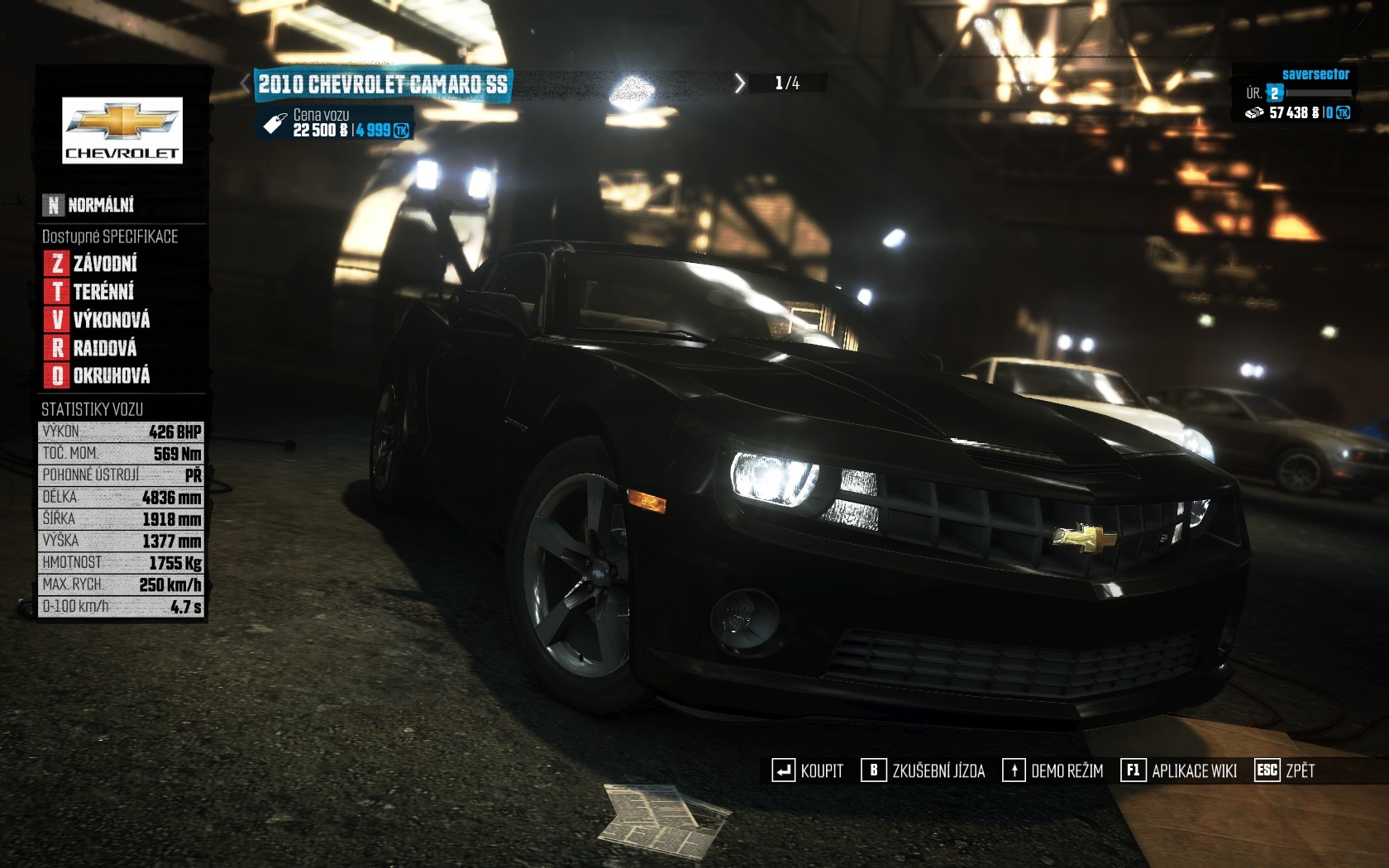Buy the car with Koupit

coord(808,770)
